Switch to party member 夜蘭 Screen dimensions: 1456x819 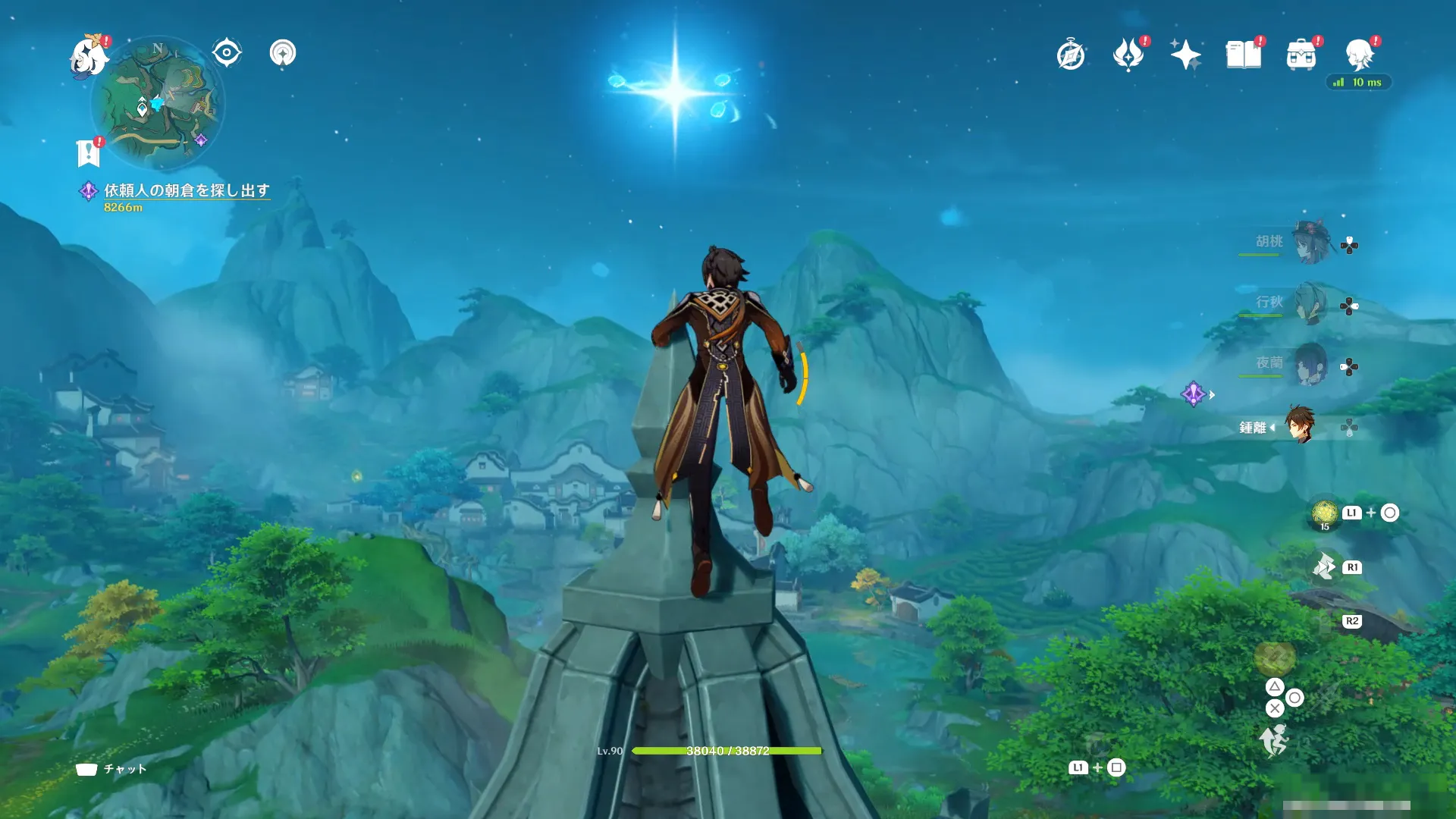[1310, 365]
